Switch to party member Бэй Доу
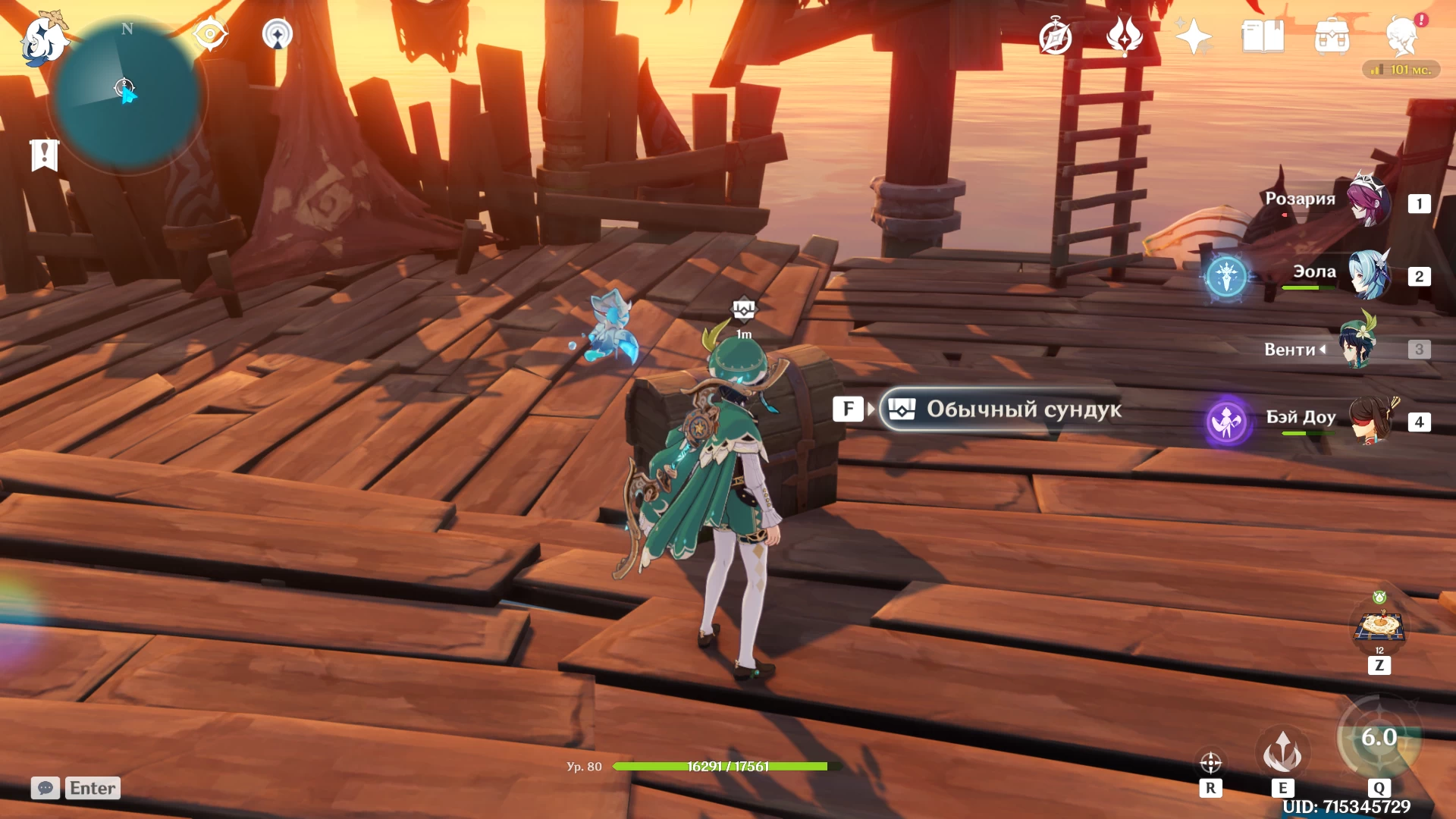 coord(1370,419)
